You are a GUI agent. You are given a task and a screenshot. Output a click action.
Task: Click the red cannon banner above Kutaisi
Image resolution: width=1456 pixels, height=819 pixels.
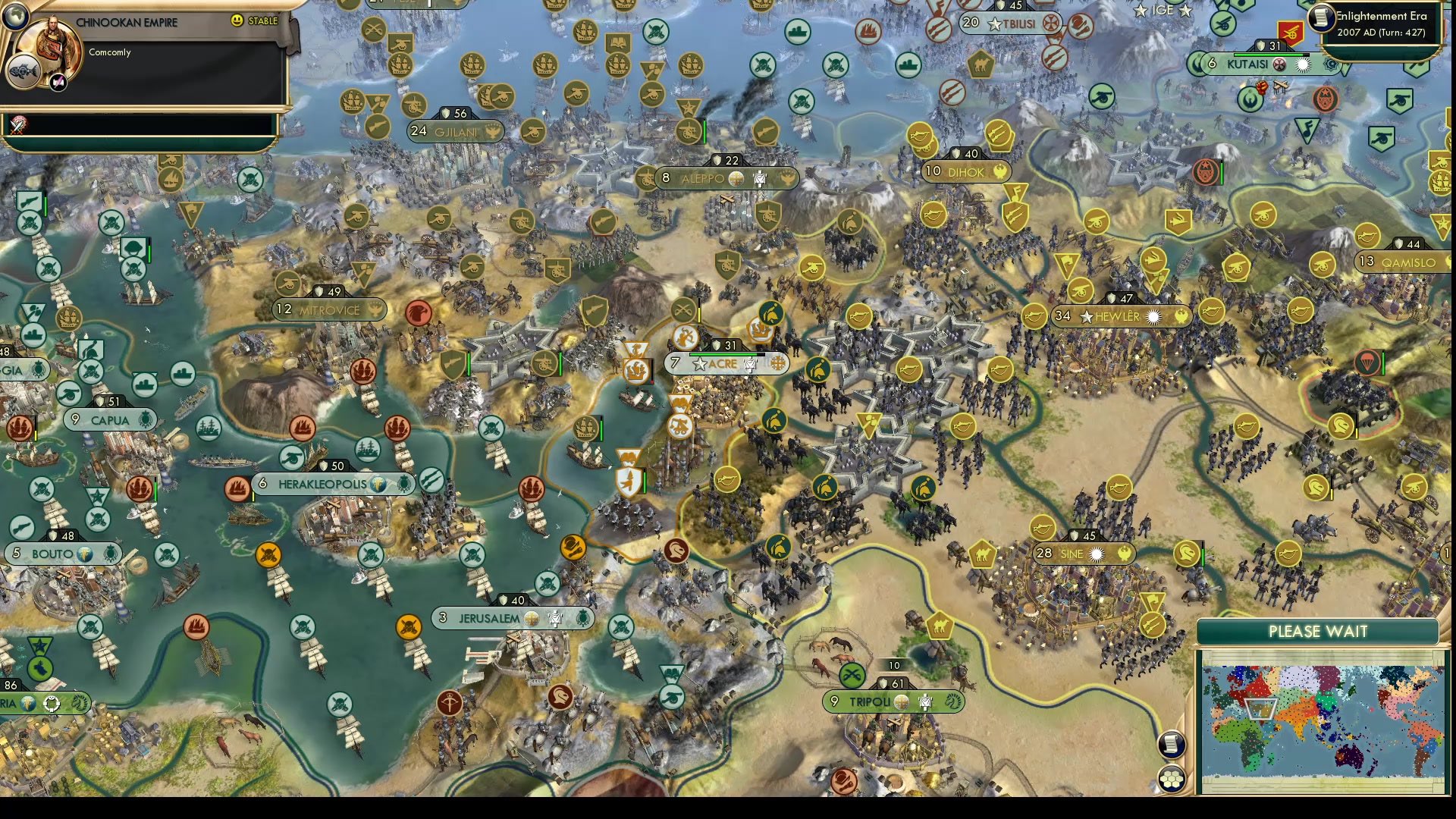pyautogui.click(x=1291, y=33)
